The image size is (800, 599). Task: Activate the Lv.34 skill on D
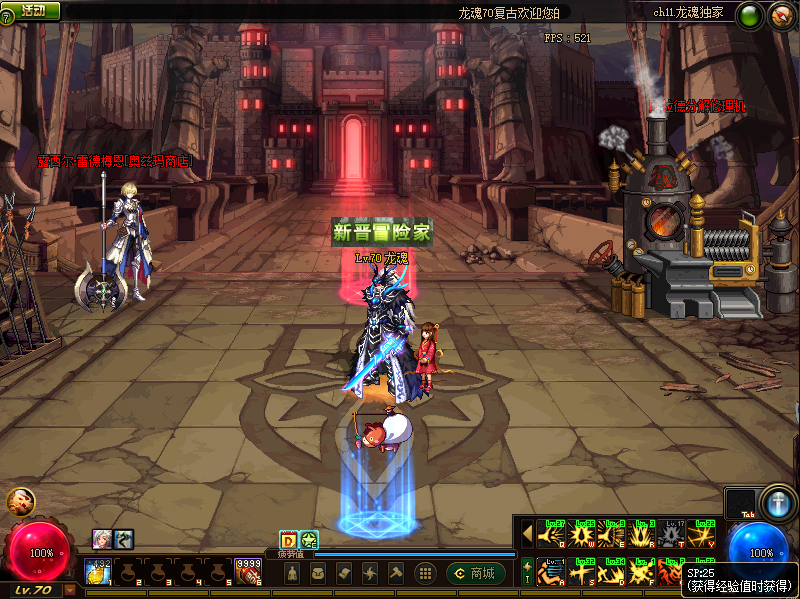pos(612,573)
